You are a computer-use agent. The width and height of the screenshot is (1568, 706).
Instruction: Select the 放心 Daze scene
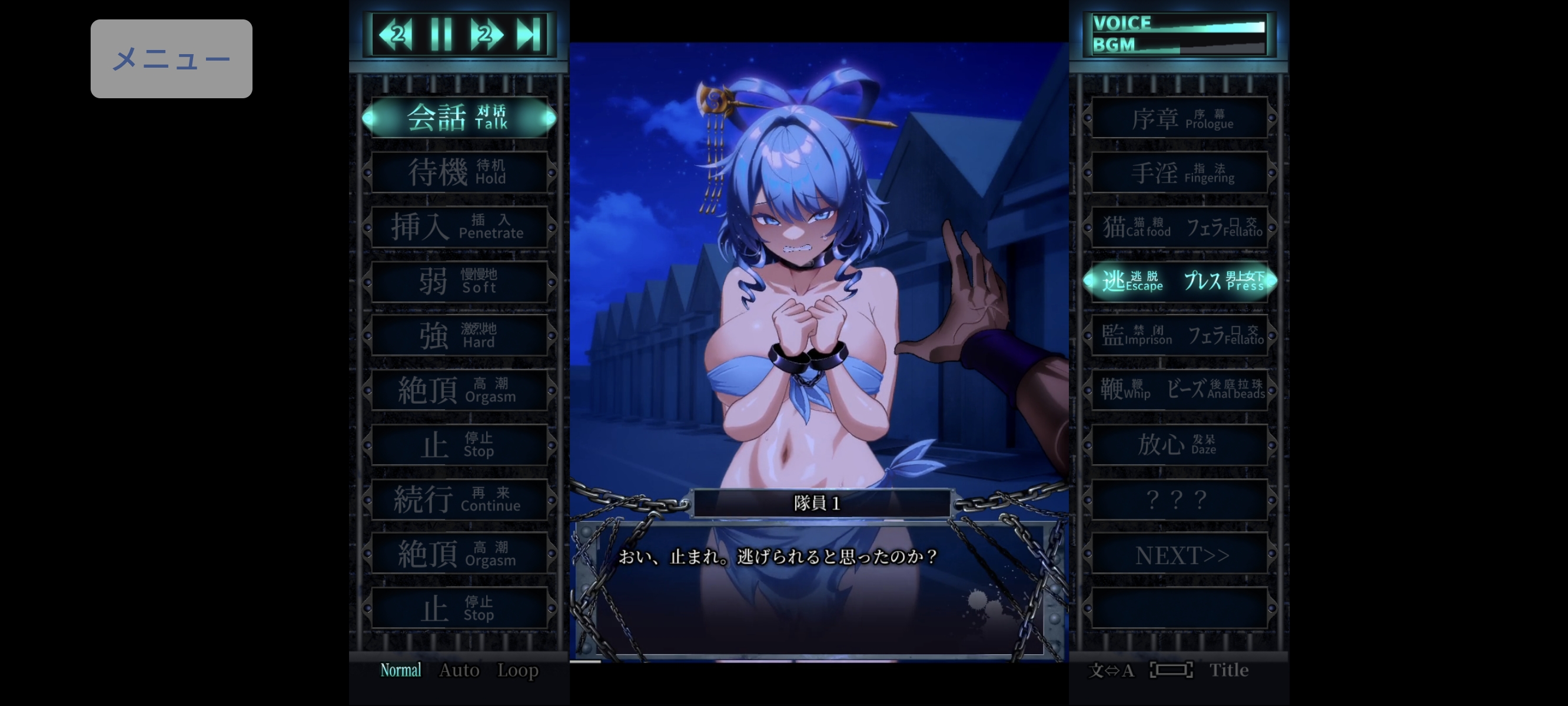pyautogui.click(x=1180, y=445)
